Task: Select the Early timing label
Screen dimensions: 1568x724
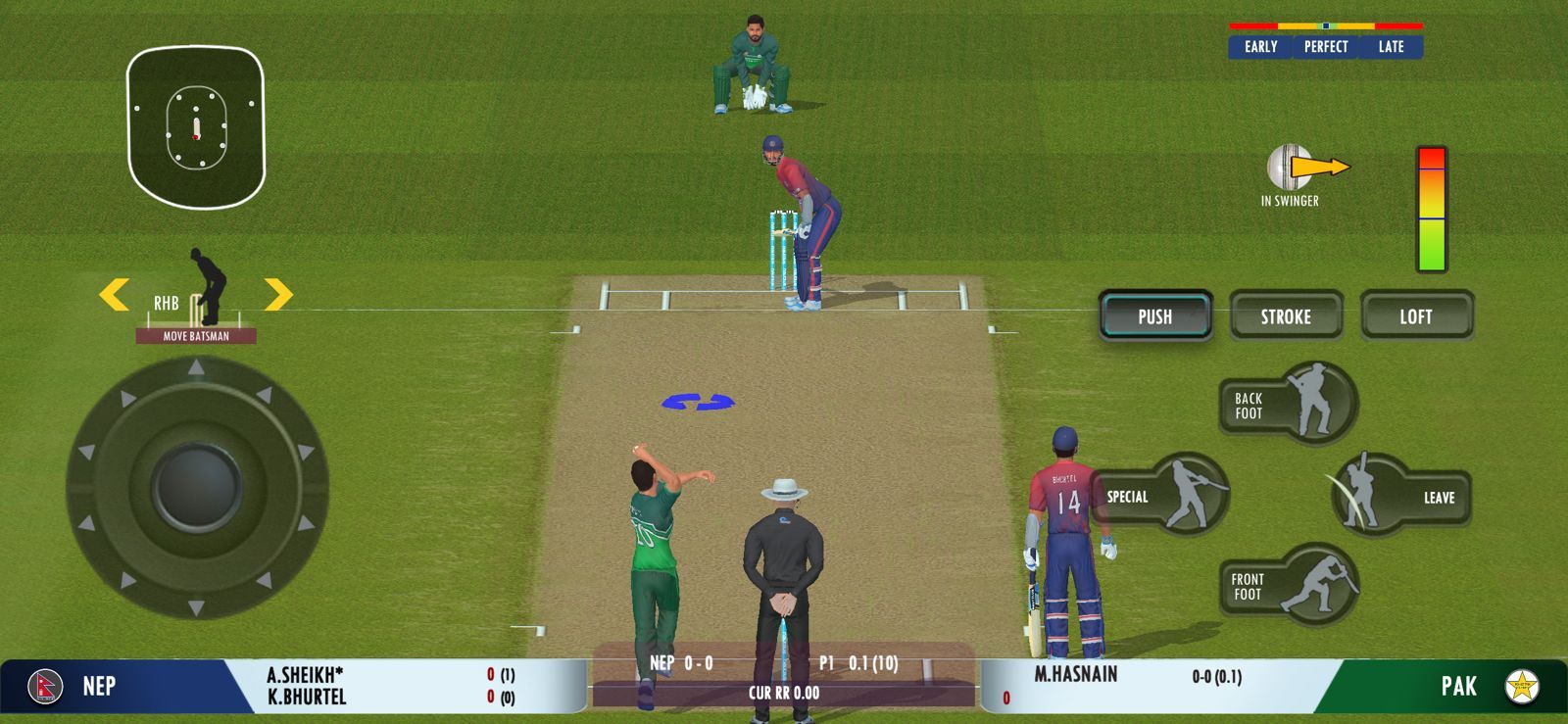Action: pyautogui.click(x=1260, y=46)
